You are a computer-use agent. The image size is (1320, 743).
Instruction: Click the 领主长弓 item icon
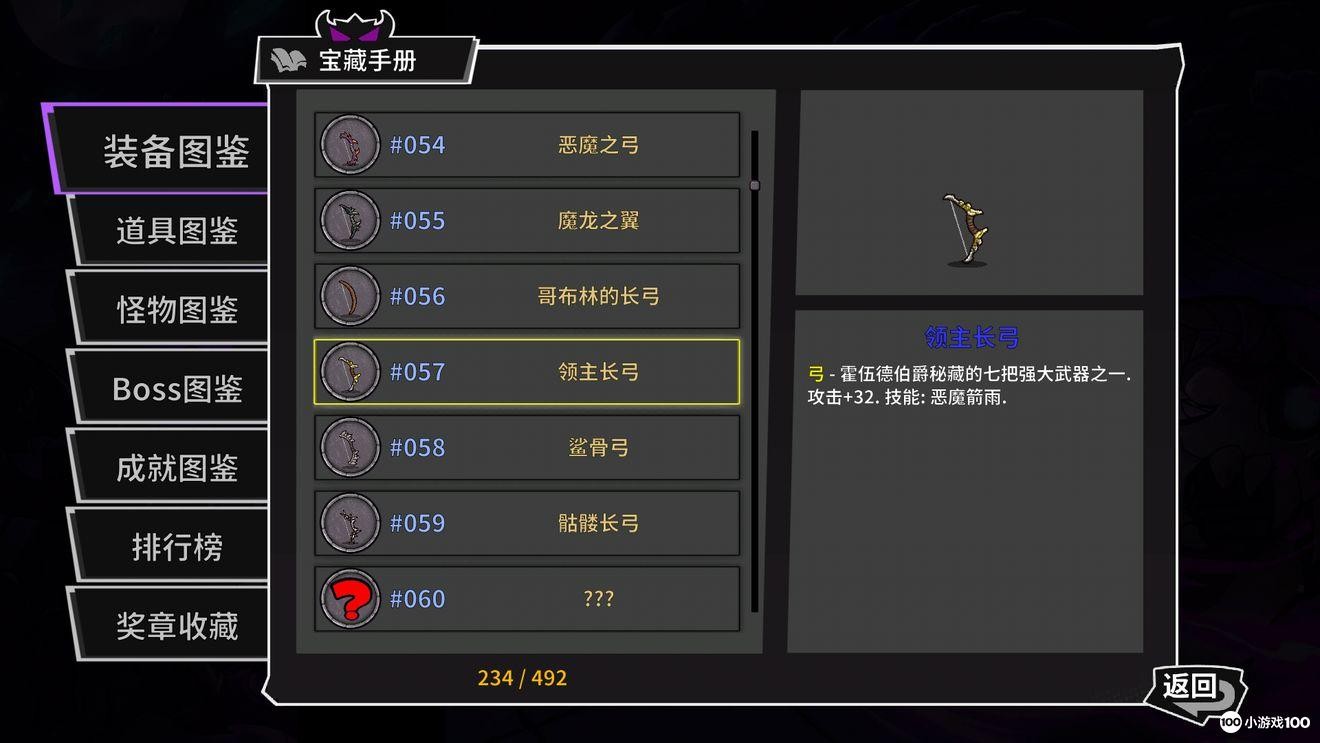point(349,371)
